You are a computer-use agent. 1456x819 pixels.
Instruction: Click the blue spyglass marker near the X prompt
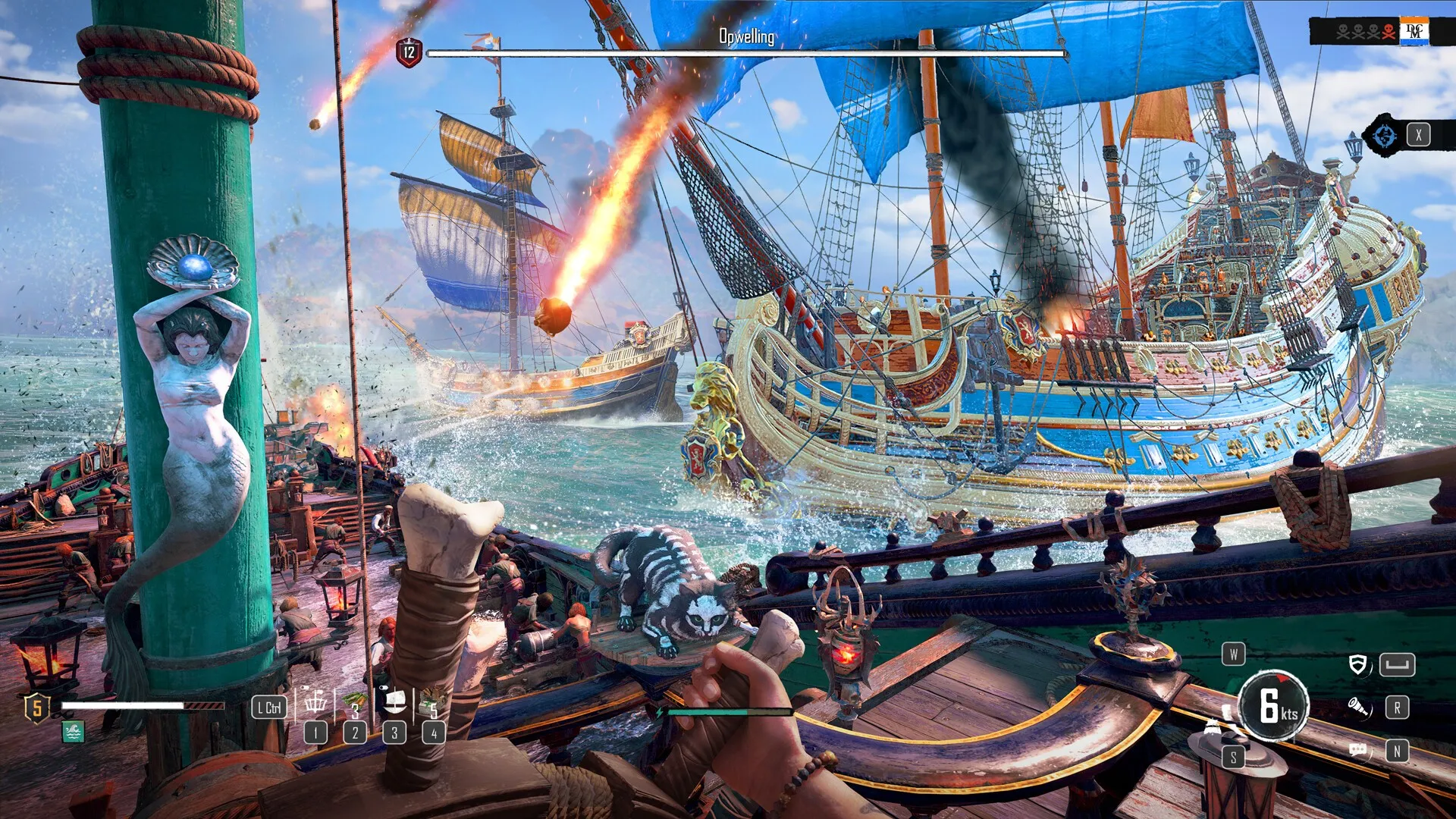point(1385,136)
